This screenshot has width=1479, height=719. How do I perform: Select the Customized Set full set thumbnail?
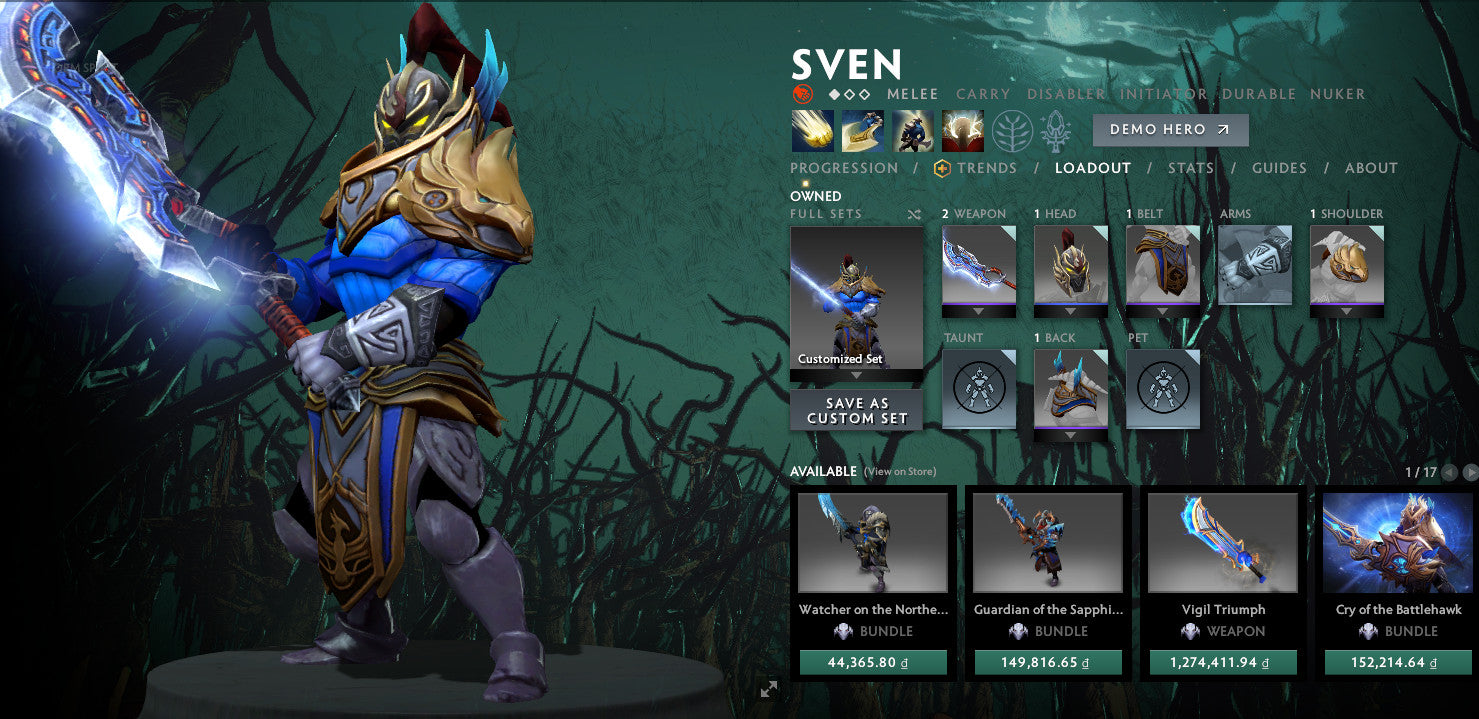(857, 298)
